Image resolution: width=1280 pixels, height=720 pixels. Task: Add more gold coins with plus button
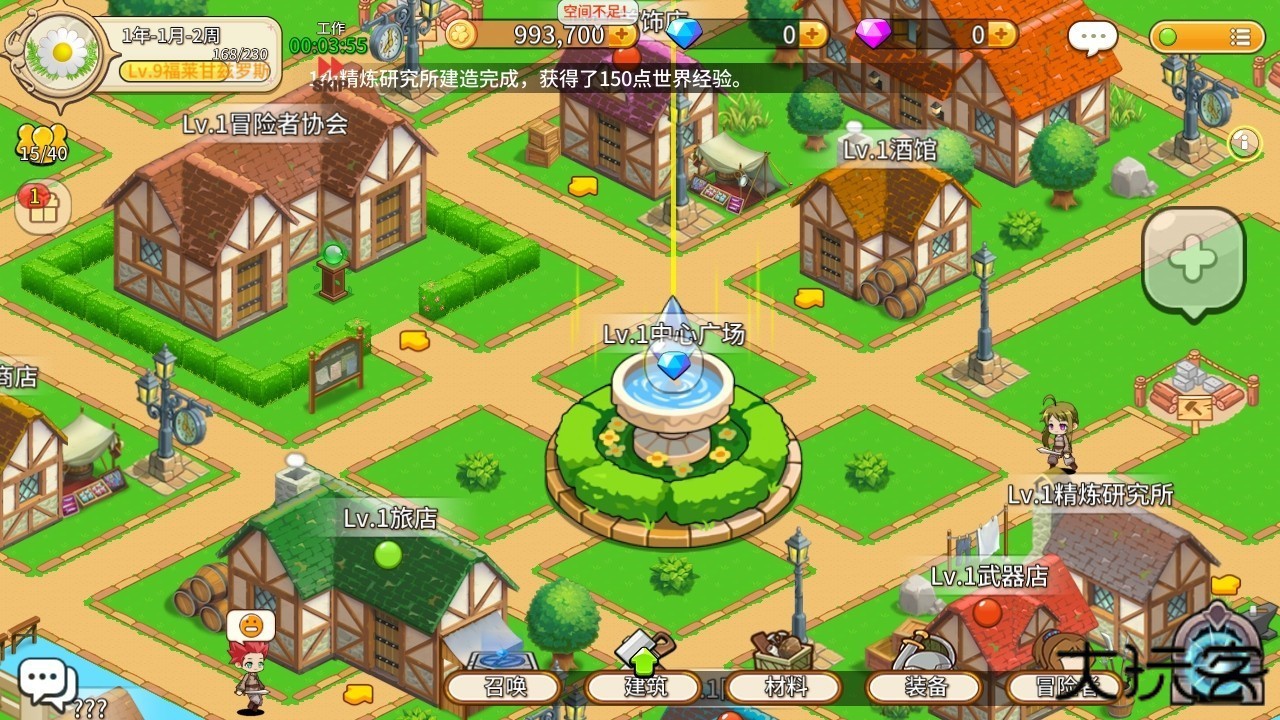622,35
